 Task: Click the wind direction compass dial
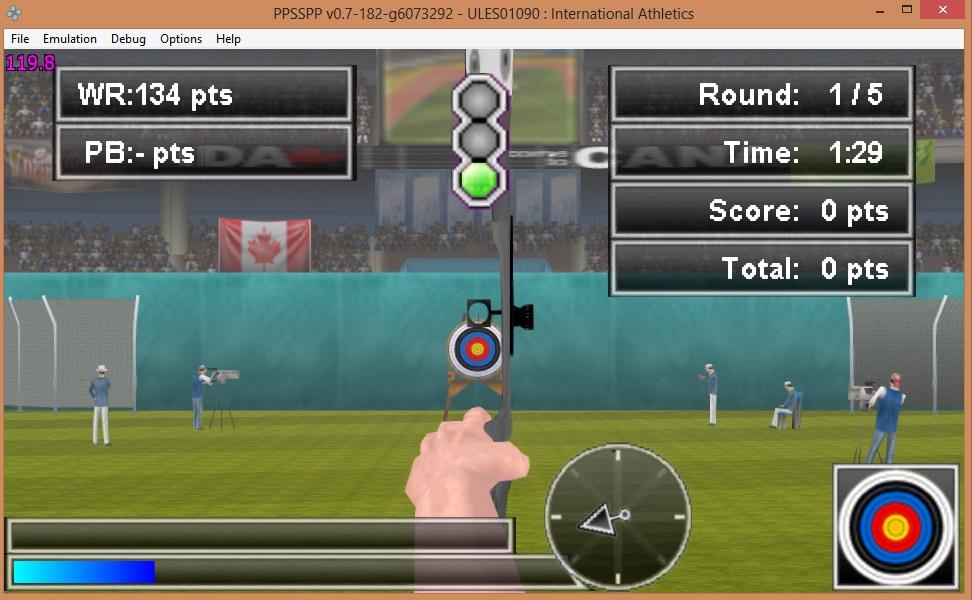pos(618,515)
